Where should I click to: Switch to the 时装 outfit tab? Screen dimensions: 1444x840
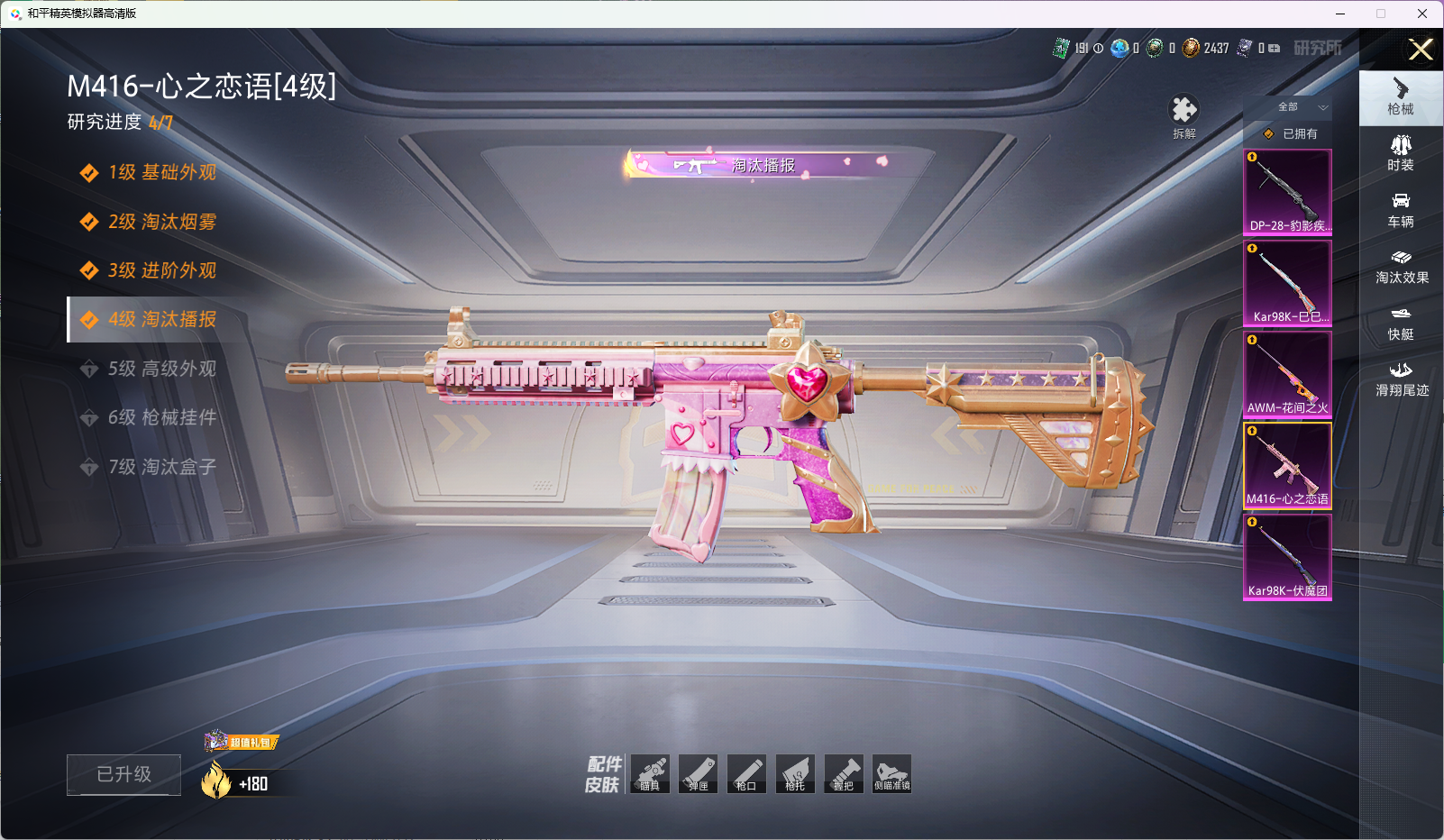pyautogui.click(x=1401, y=153)
